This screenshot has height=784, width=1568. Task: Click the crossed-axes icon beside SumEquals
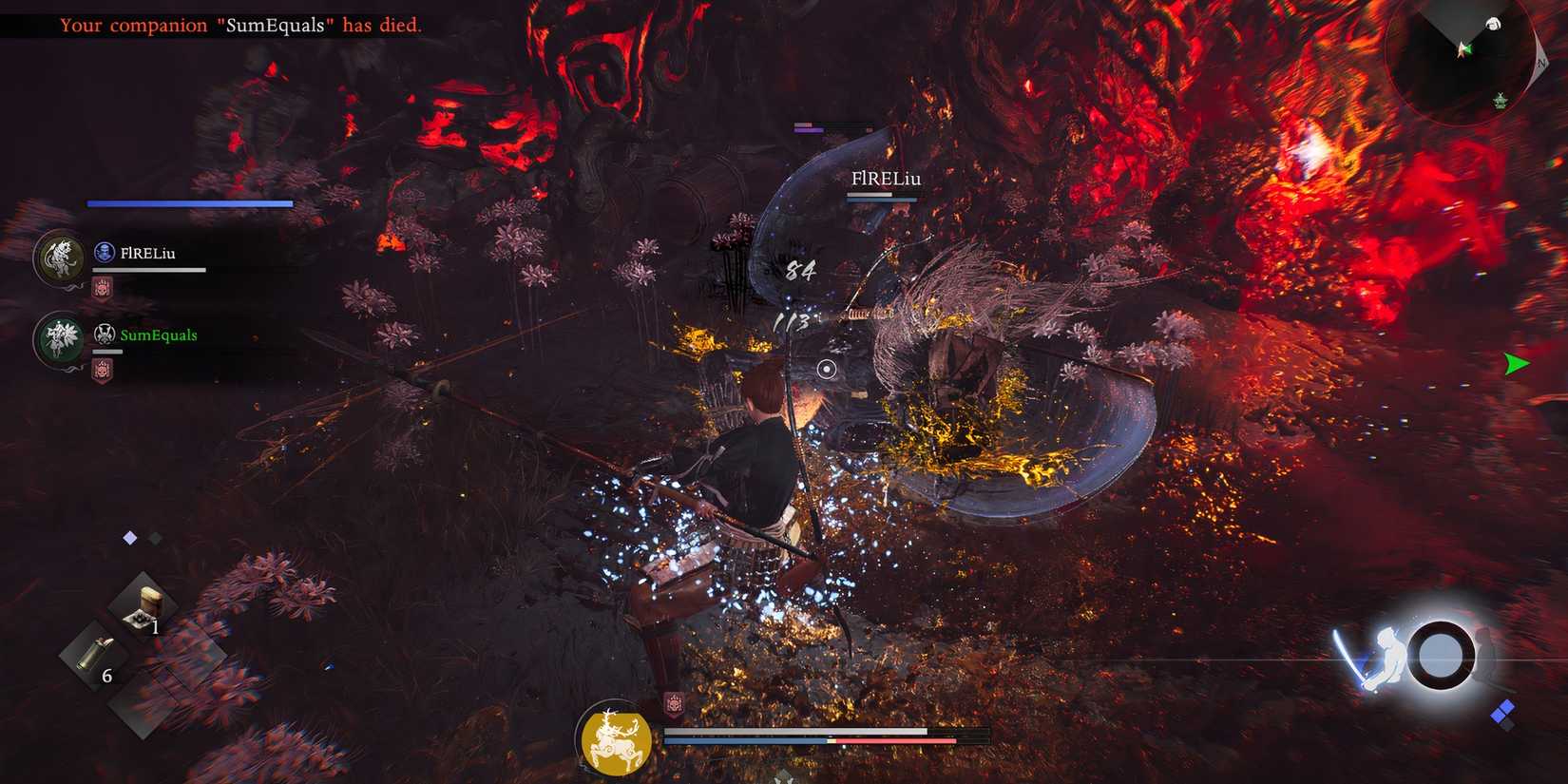(105, 334)
